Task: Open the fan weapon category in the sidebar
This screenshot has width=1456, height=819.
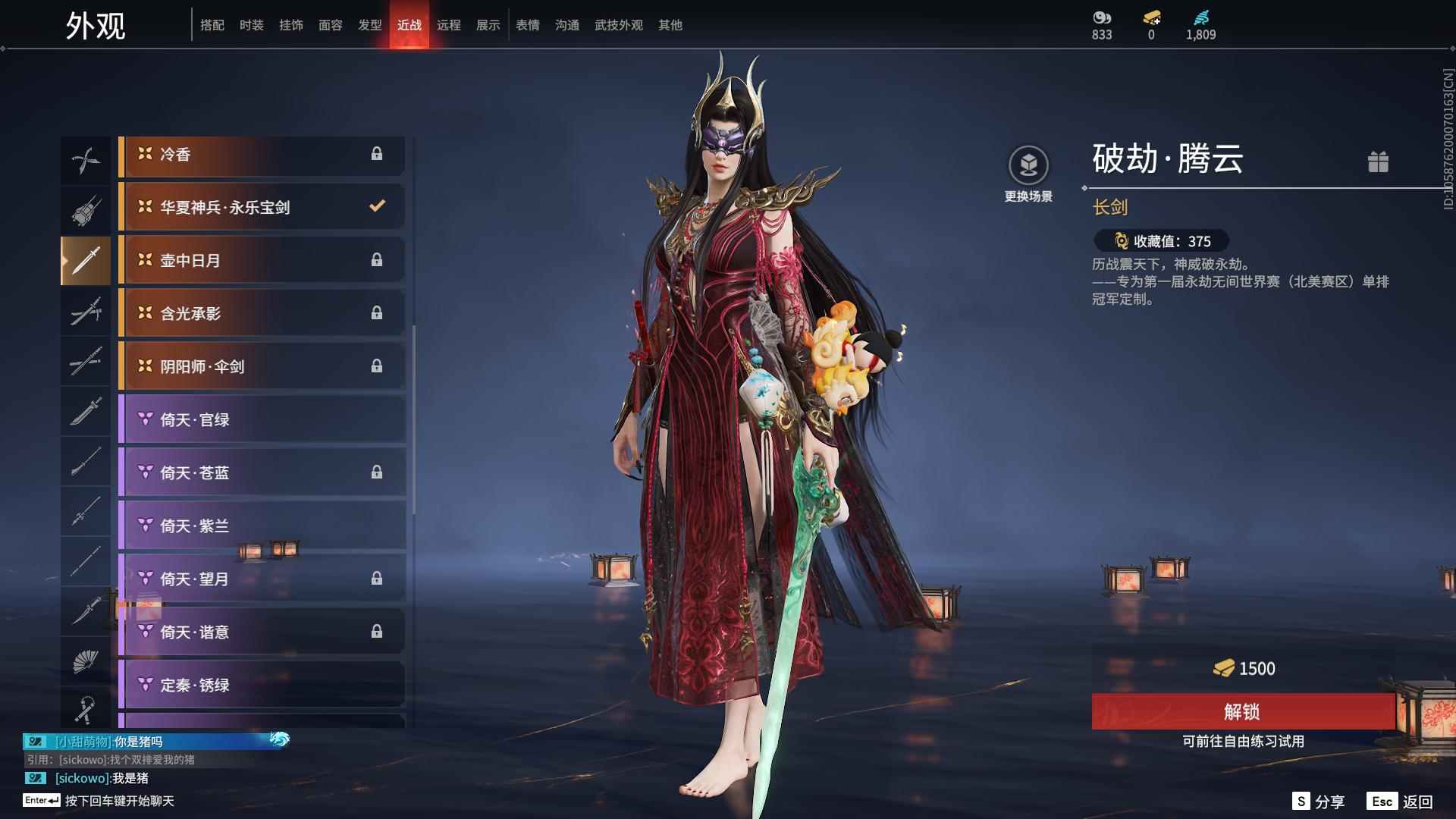Action: (86, 661)
